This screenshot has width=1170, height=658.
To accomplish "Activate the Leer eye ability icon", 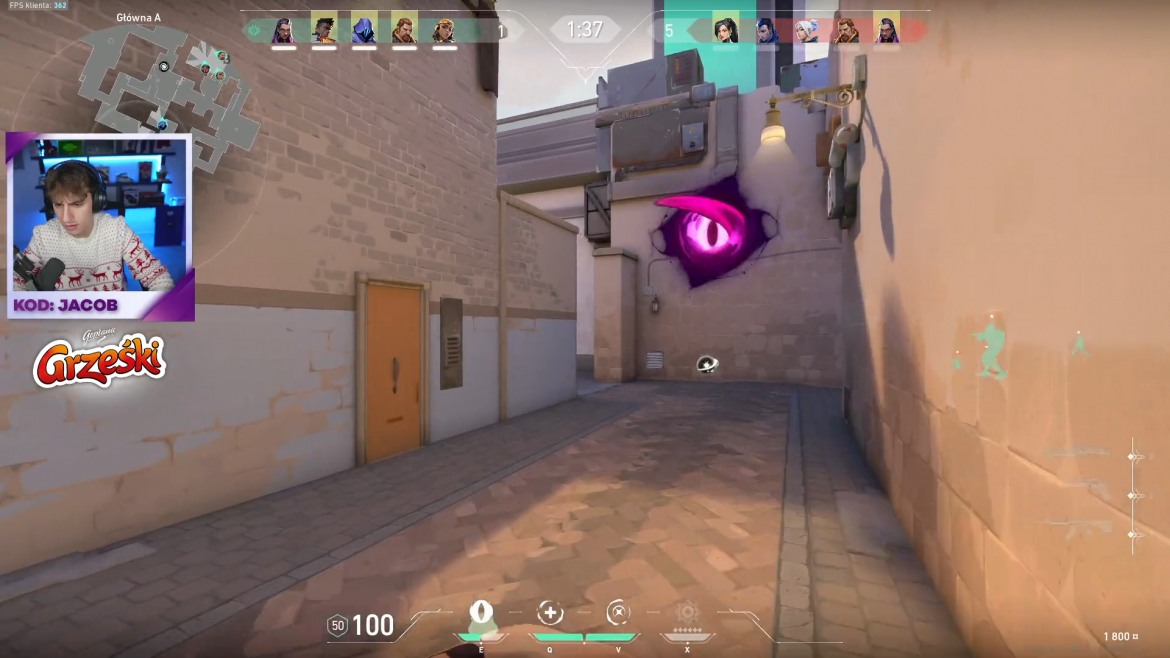I will [481, 612].
